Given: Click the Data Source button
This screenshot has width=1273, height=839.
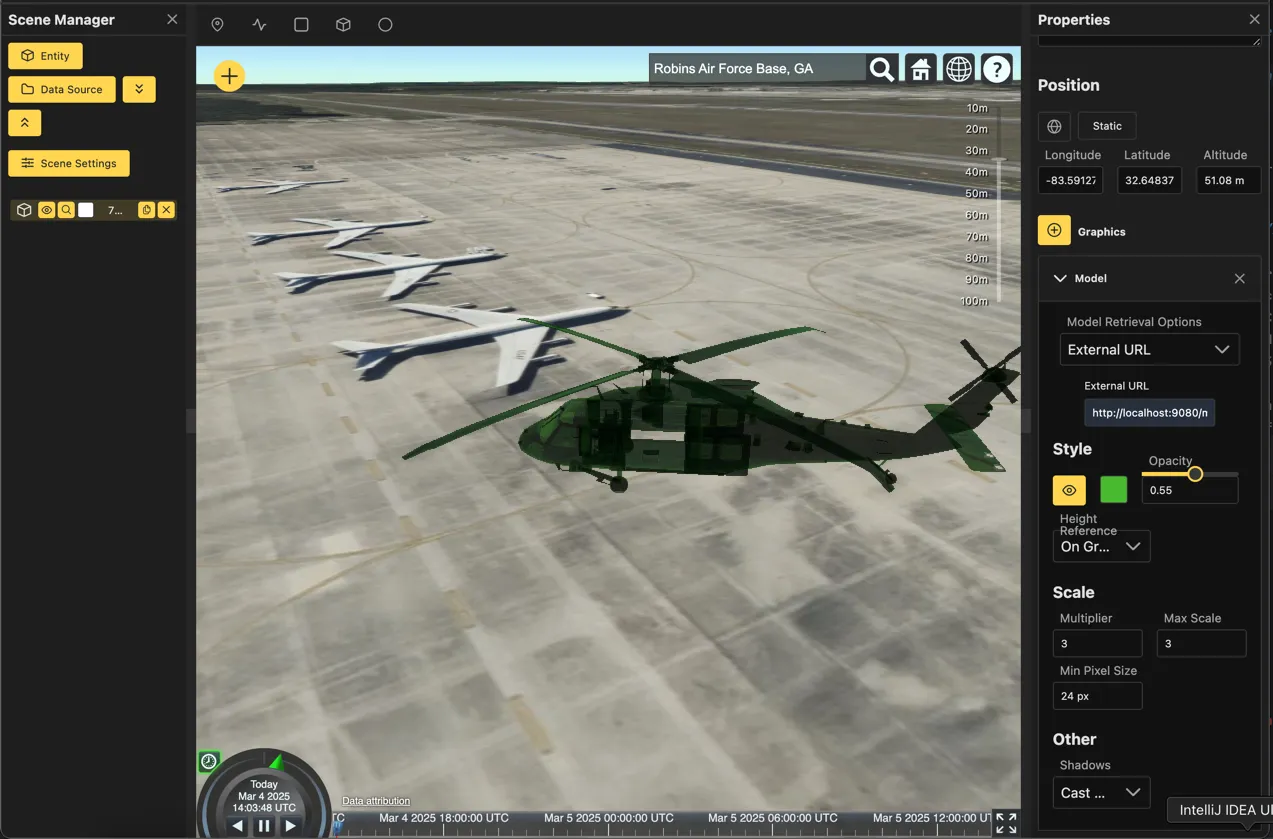Looking at the screenshot, I should tap(62, 89).
